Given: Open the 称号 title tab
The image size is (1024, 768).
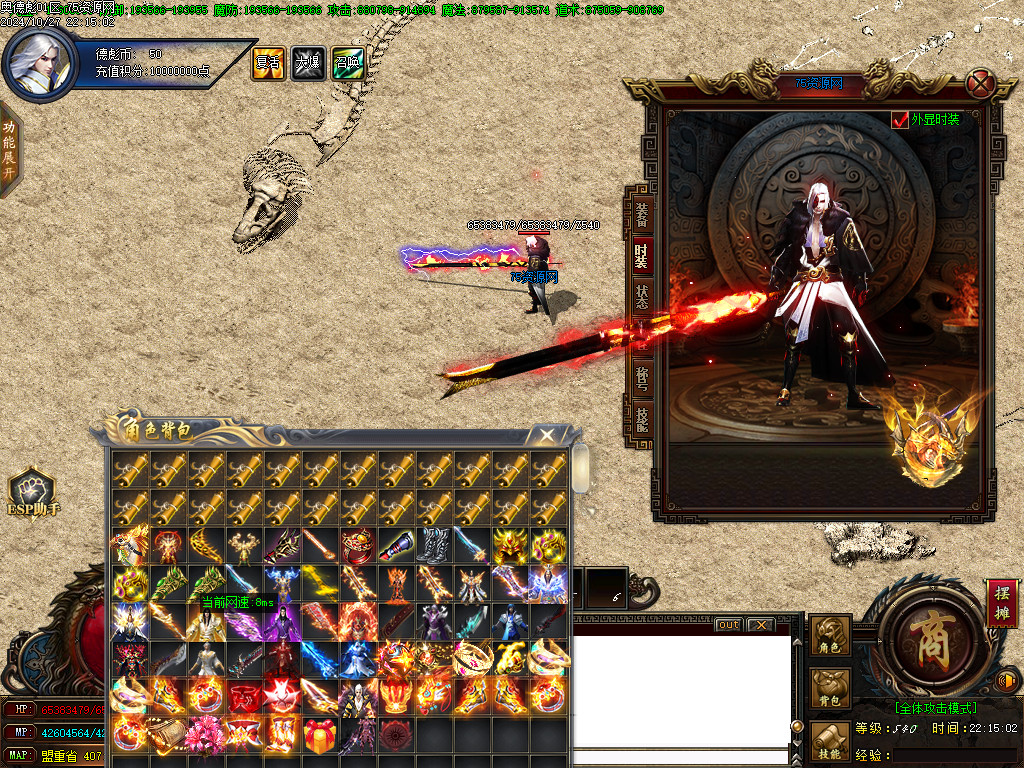Looking at the screenshot, I should click(x=641, y=377).
